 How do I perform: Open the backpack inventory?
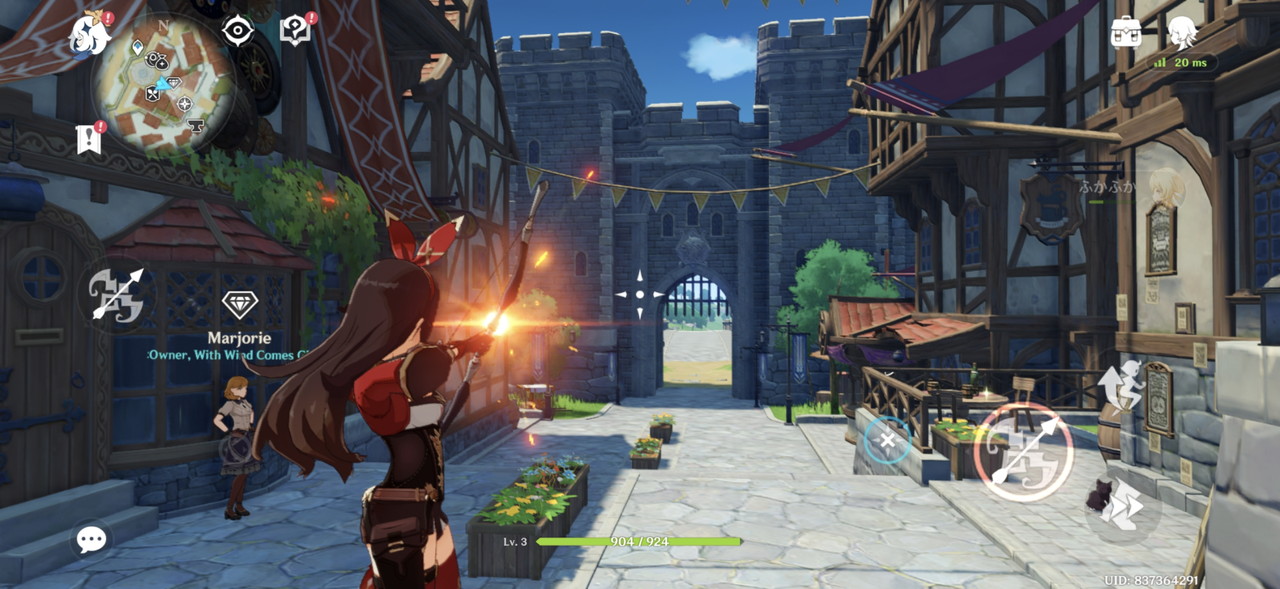click(x=1126, y=32)
